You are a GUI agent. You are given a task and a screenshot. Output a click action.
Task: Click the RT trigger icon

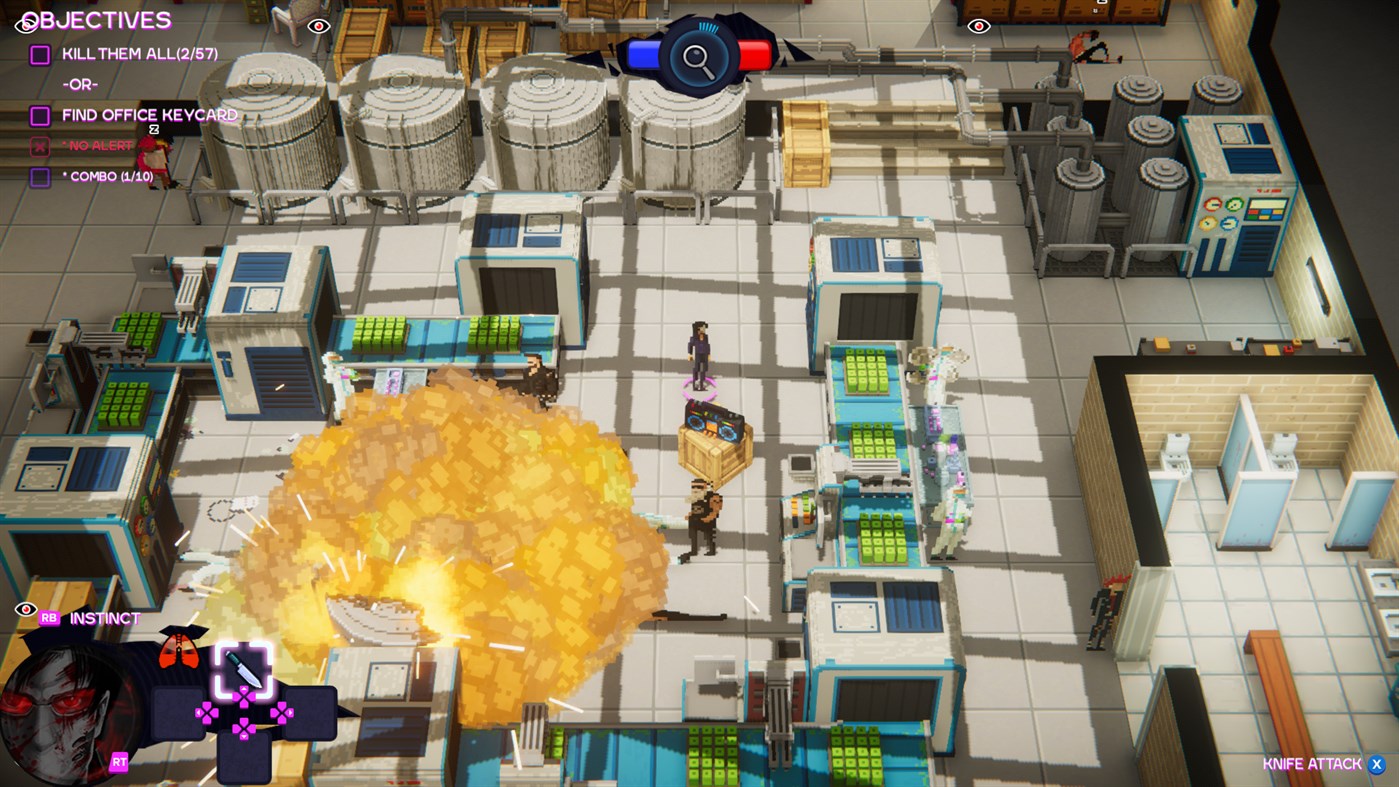tap(120, 762)
